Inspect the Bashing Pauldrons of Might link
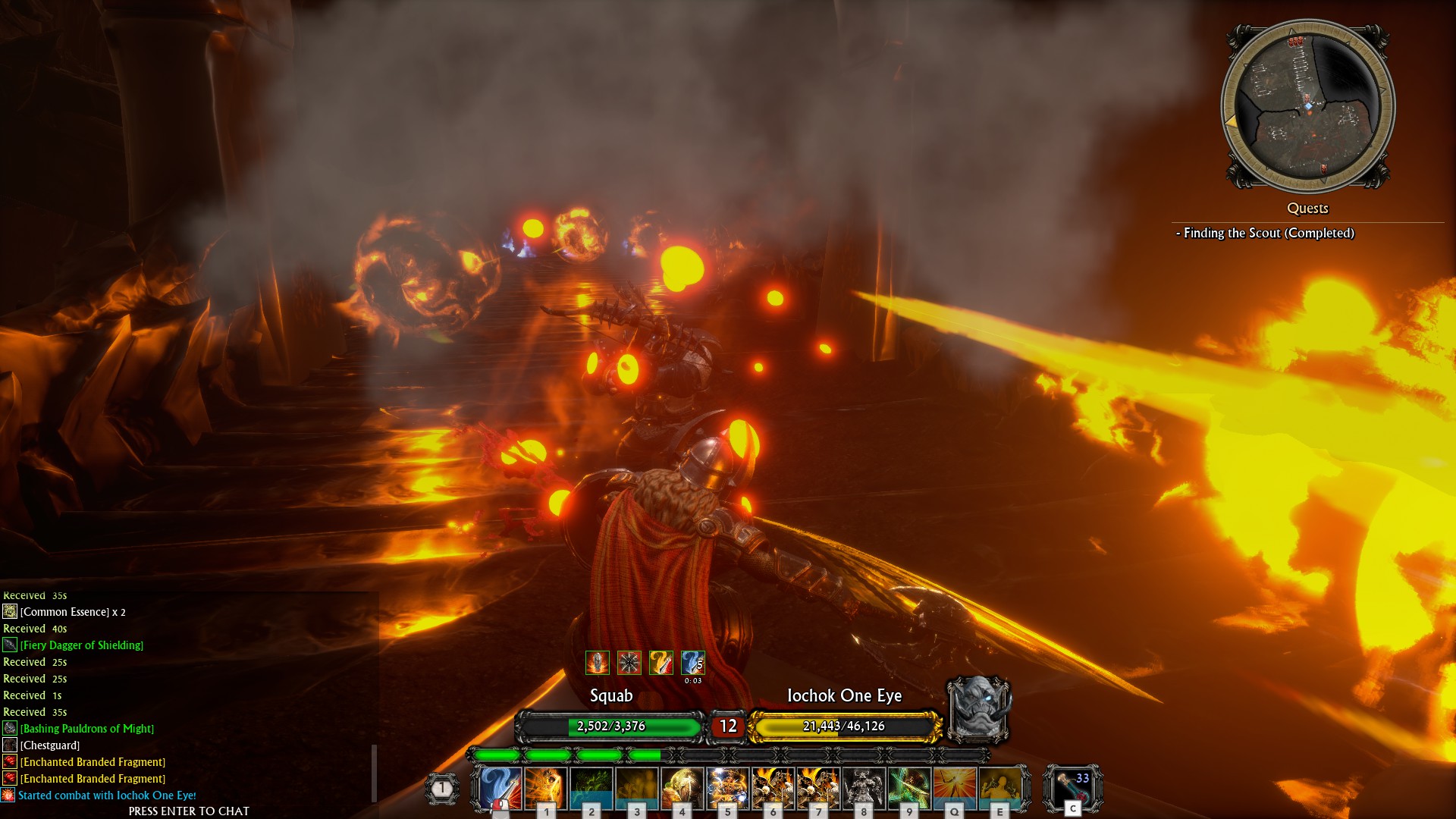This screenshot has width=1456, height=819. pyautogui.click(x=87, y=729)
